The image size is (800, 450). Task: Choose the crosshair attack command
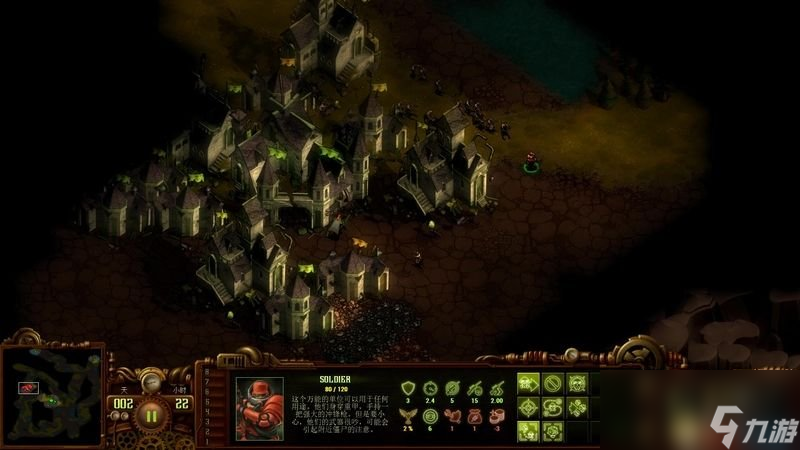pos(528,408)
